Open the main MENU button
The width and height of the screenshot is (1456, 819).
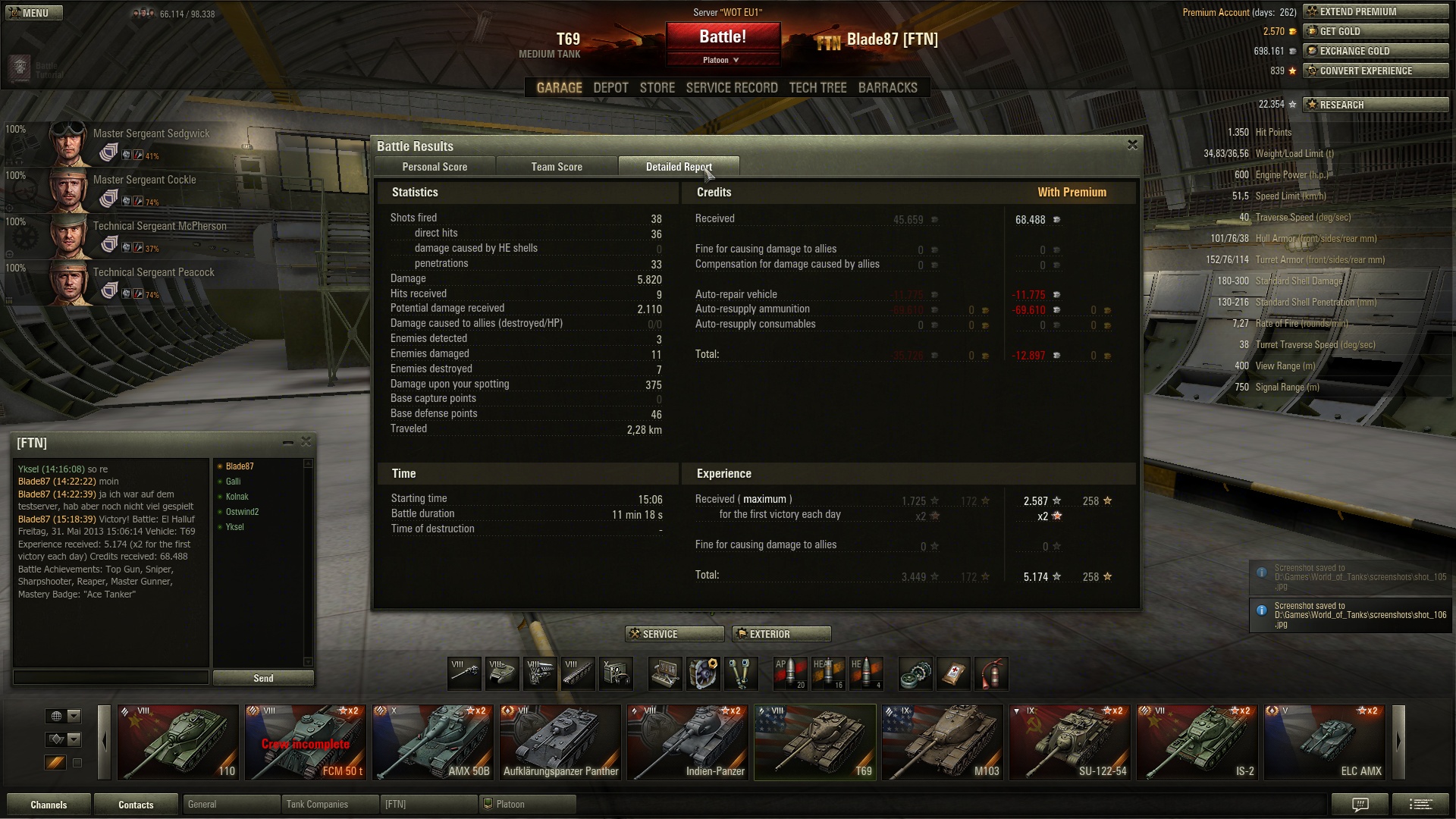click(33, 13)
